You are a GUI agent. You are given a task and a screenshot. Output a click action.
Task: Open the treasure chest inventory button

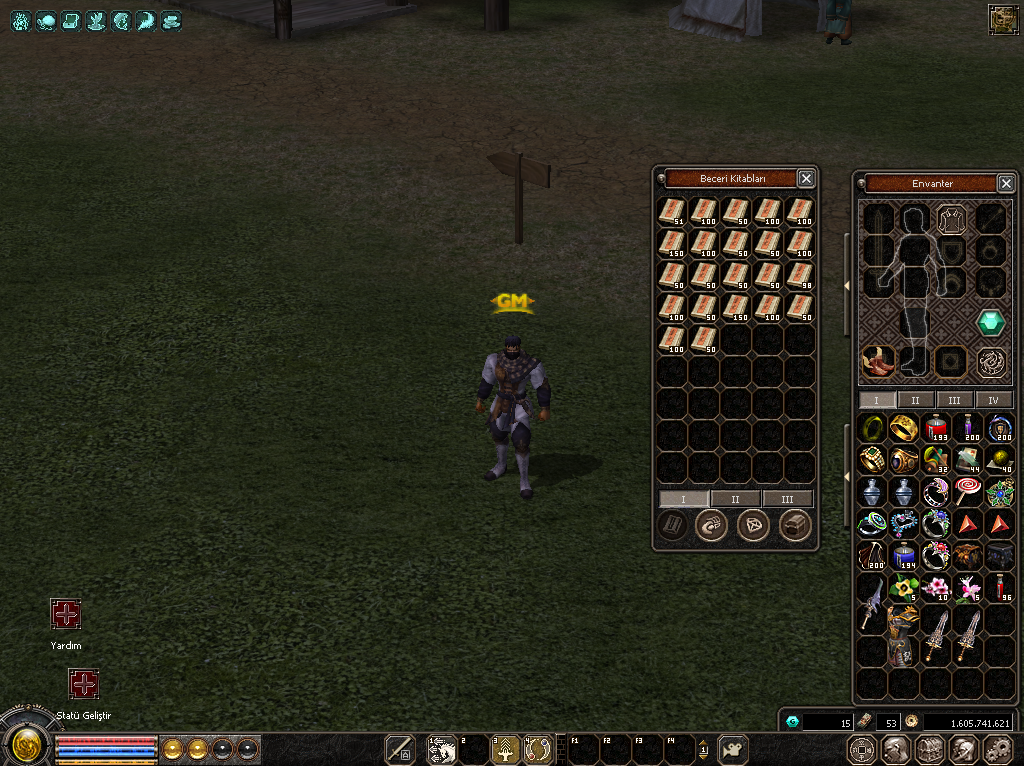(x=930, y=749)
